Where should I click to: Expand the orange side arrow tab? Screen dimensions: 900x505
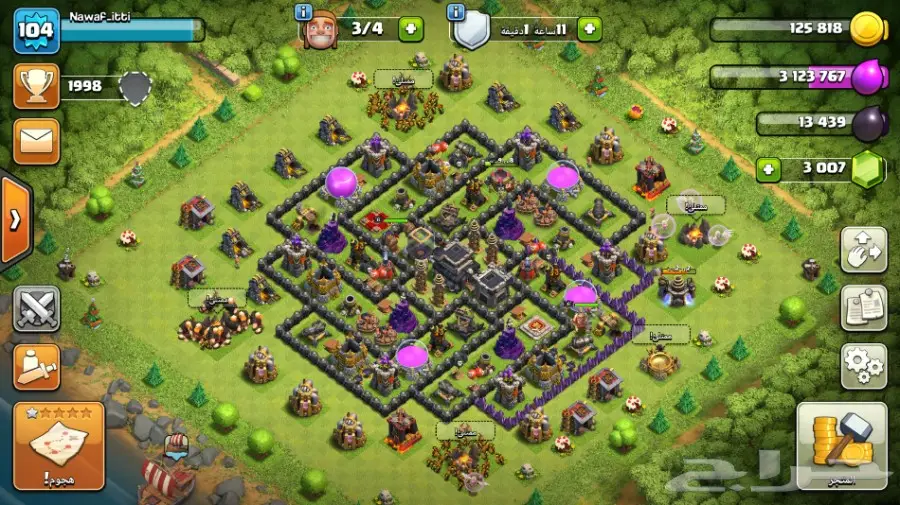(x=14, y=221)
